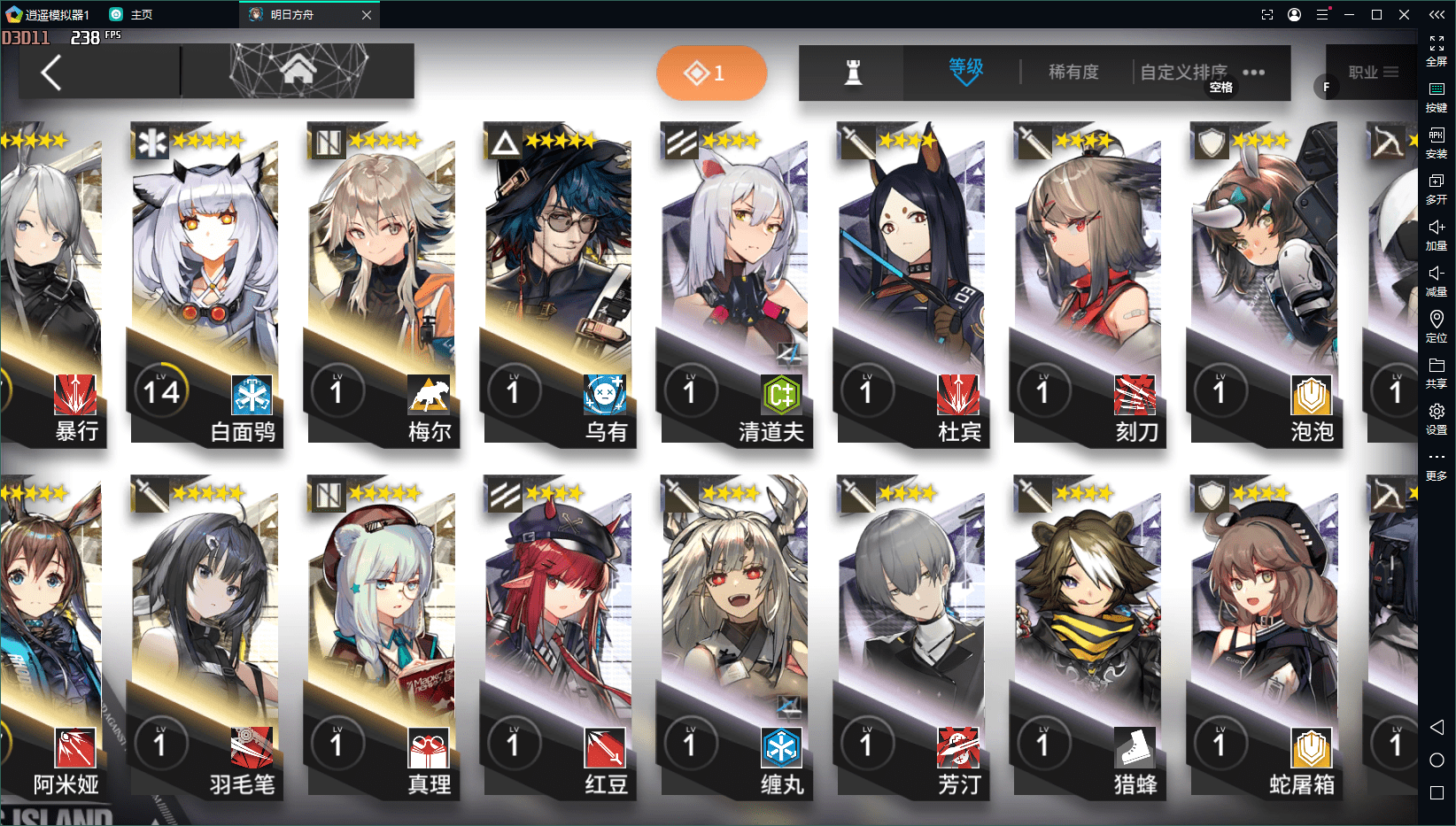
Task: Return to the home screen
Action: [x=298, y=70]
